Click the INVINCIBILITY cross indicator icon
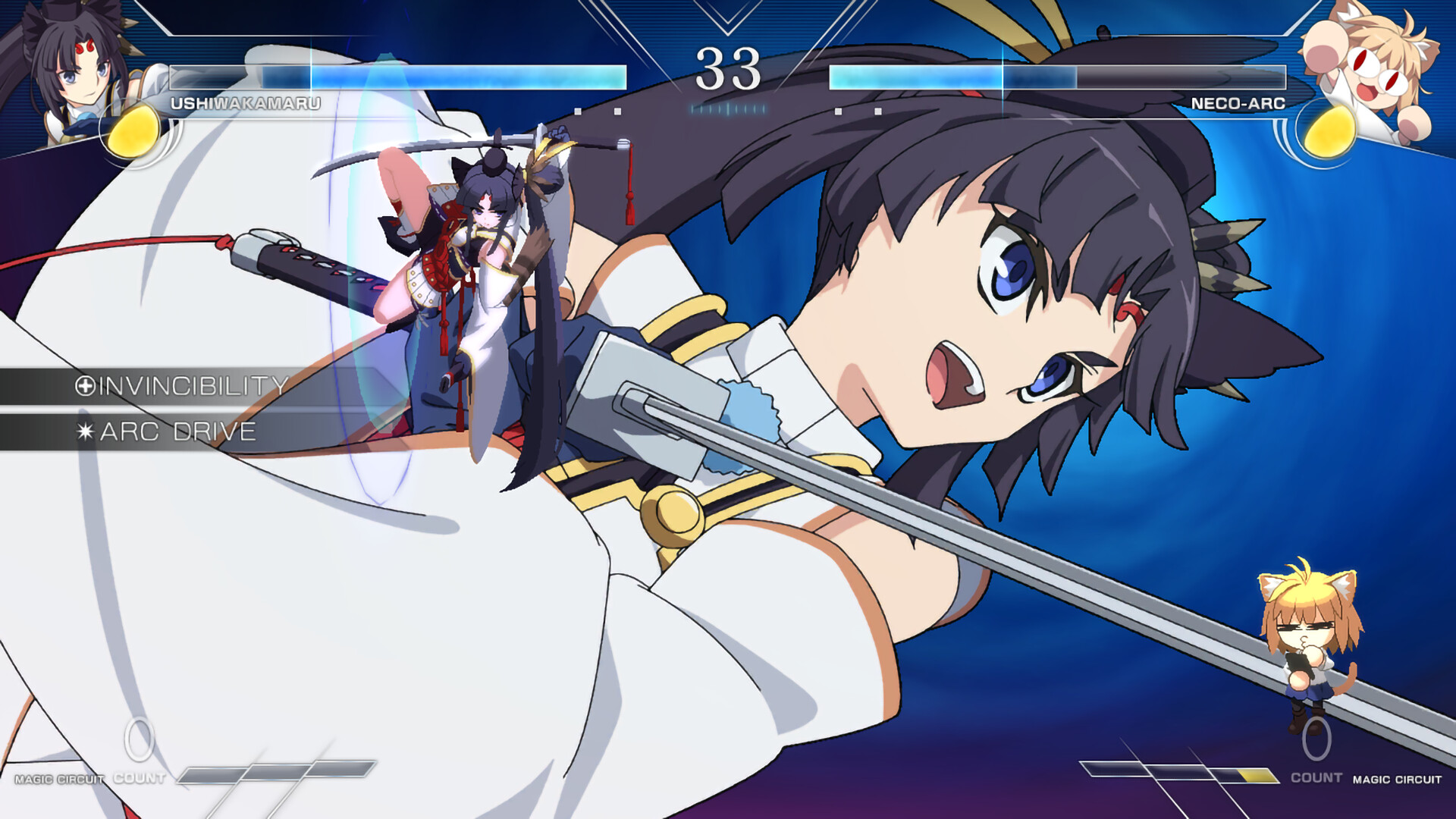The image size is (1456, 819). (86, 384)
